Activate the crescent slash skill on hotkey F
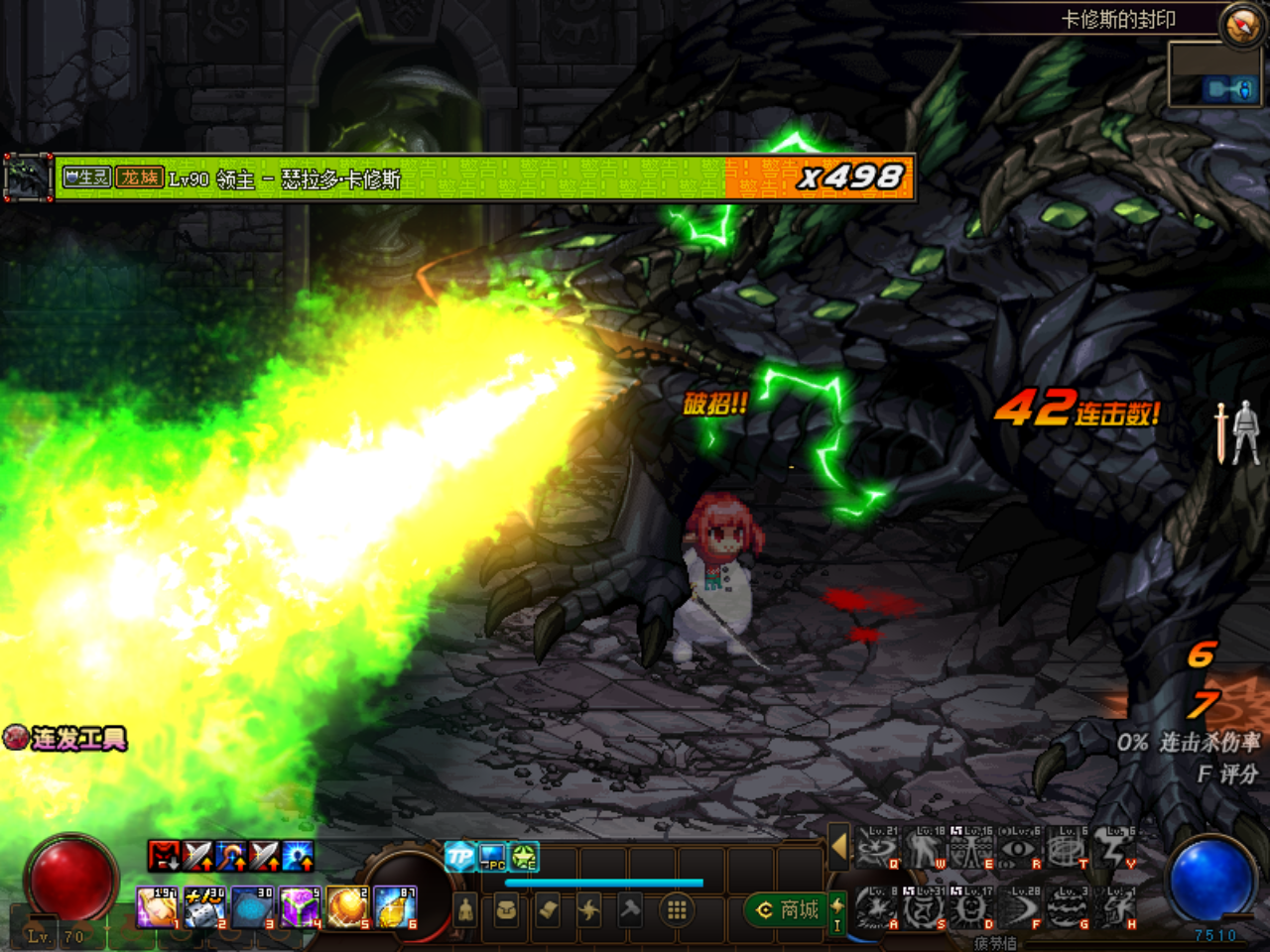Screen dimensions: 1270x952 [x=1020, y=907]
